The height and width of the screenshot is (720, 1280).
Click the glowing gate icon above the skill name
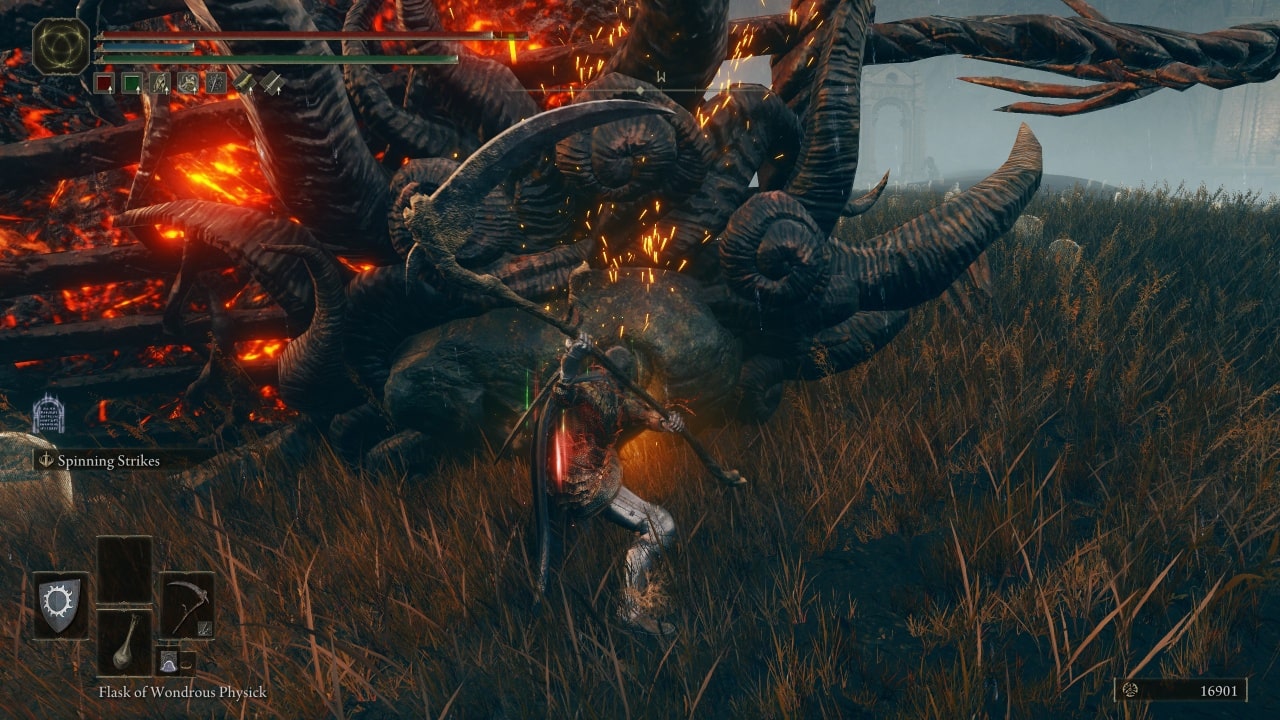coord(48,414)
